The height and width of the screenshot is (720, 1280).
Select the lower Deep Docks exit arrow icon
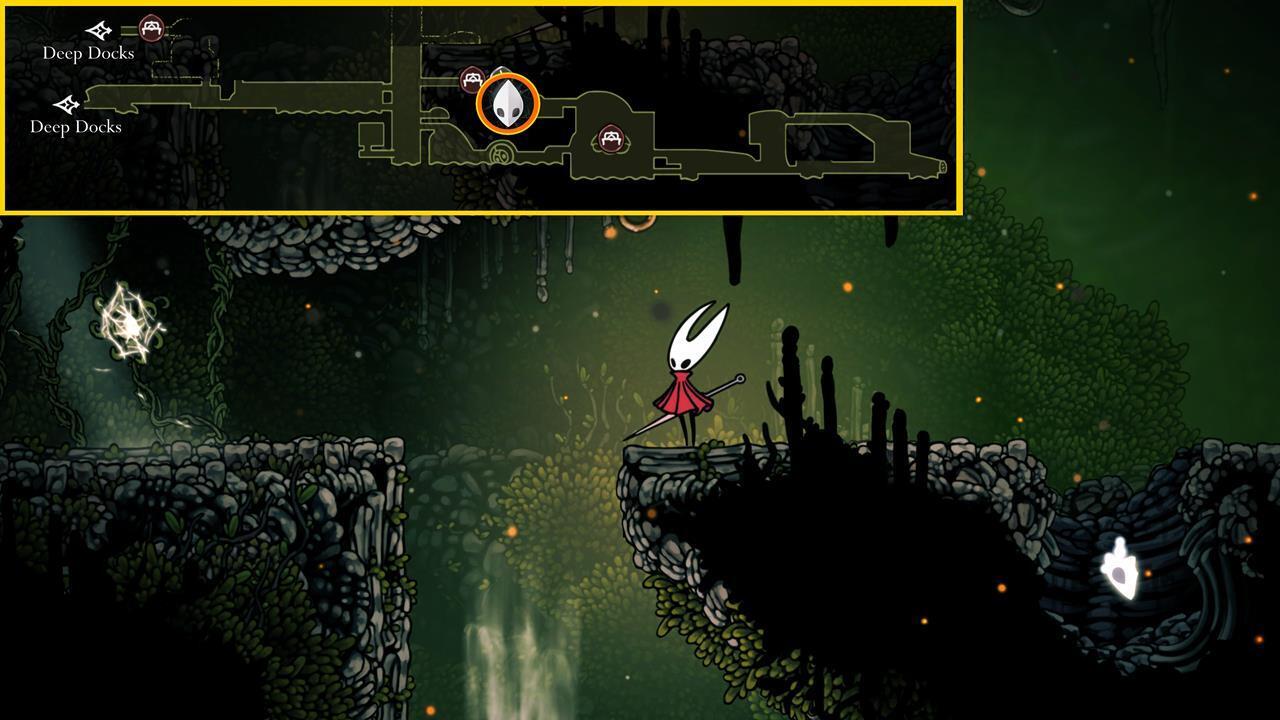[x=66, y=103]
